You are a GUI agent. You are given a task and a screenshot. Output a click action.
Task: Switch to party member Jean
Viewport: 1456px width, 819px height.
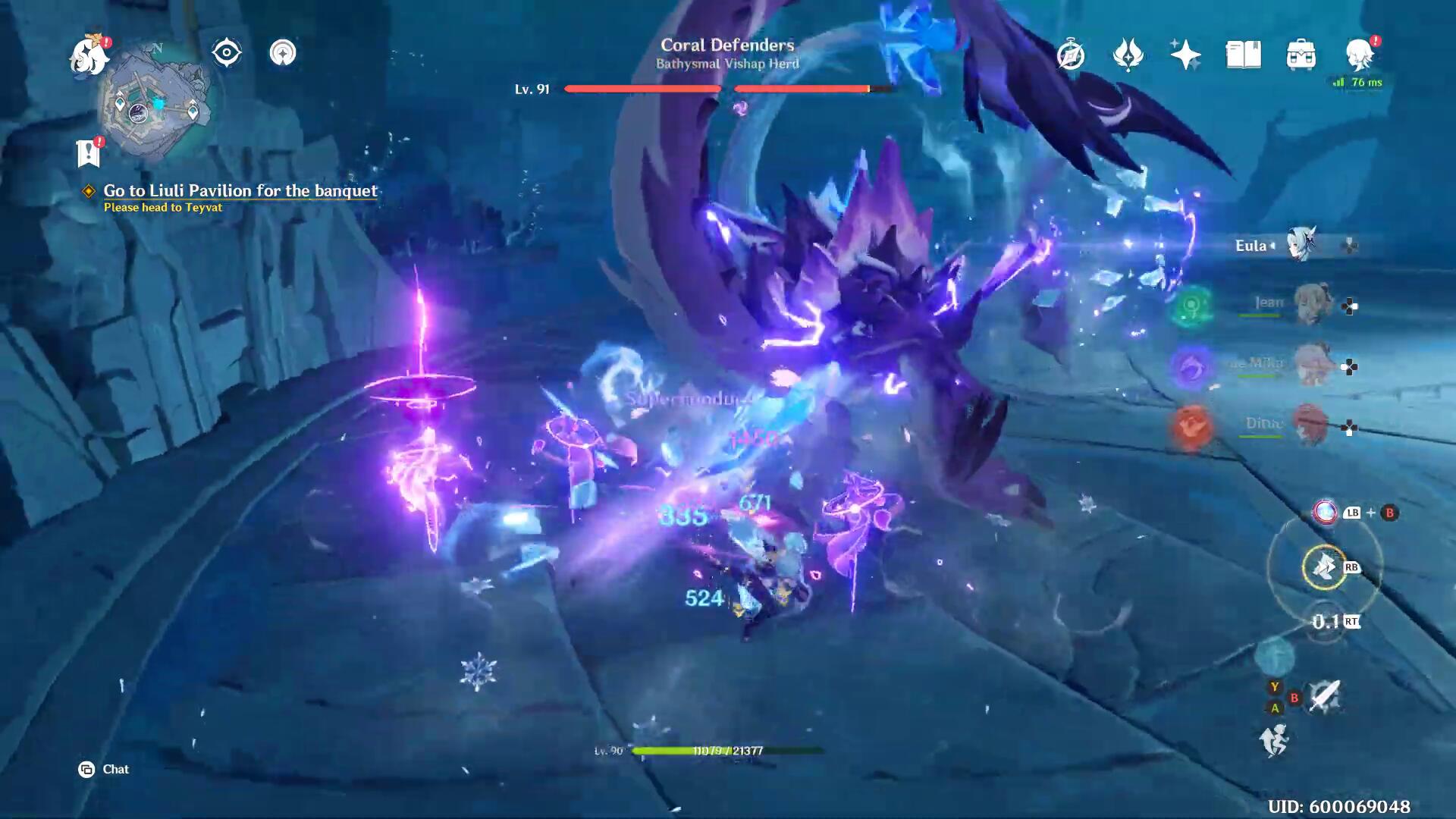point(1310,305)
